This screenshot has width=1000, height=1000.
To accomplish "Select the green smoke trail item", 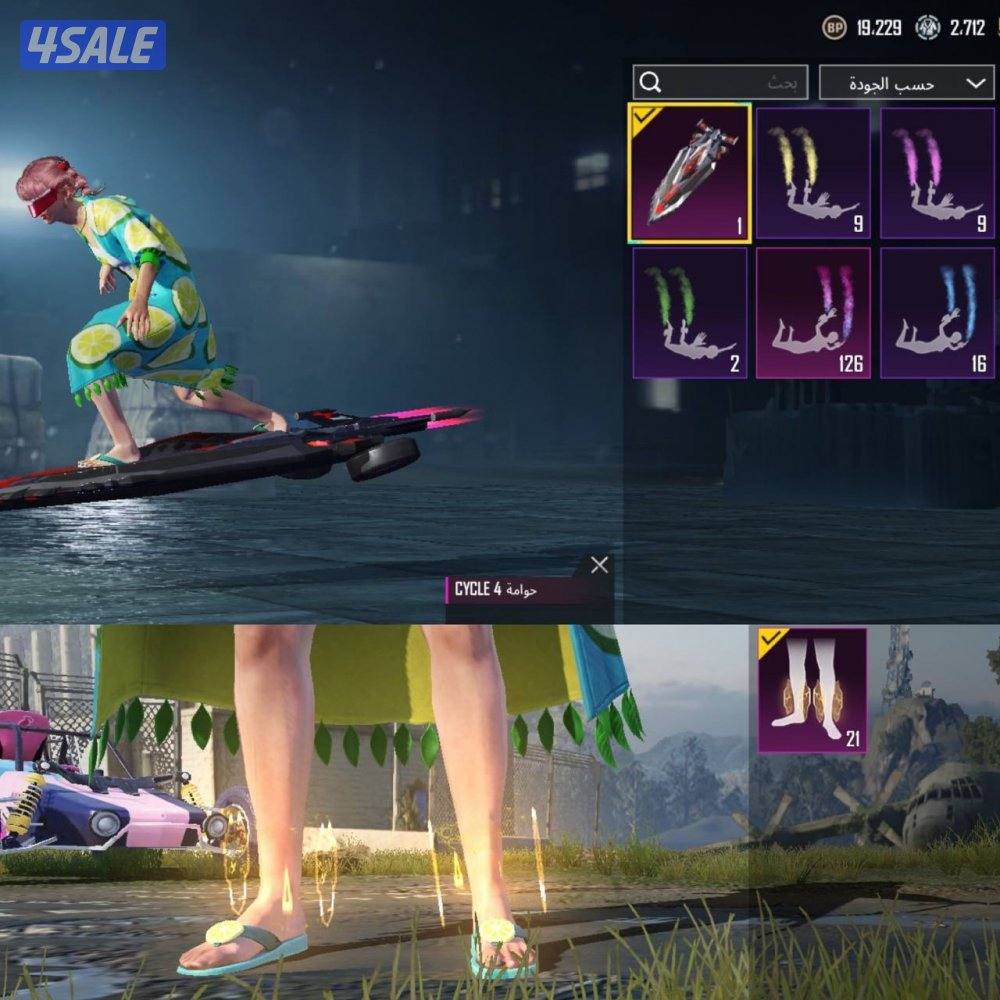I will 690,312.
